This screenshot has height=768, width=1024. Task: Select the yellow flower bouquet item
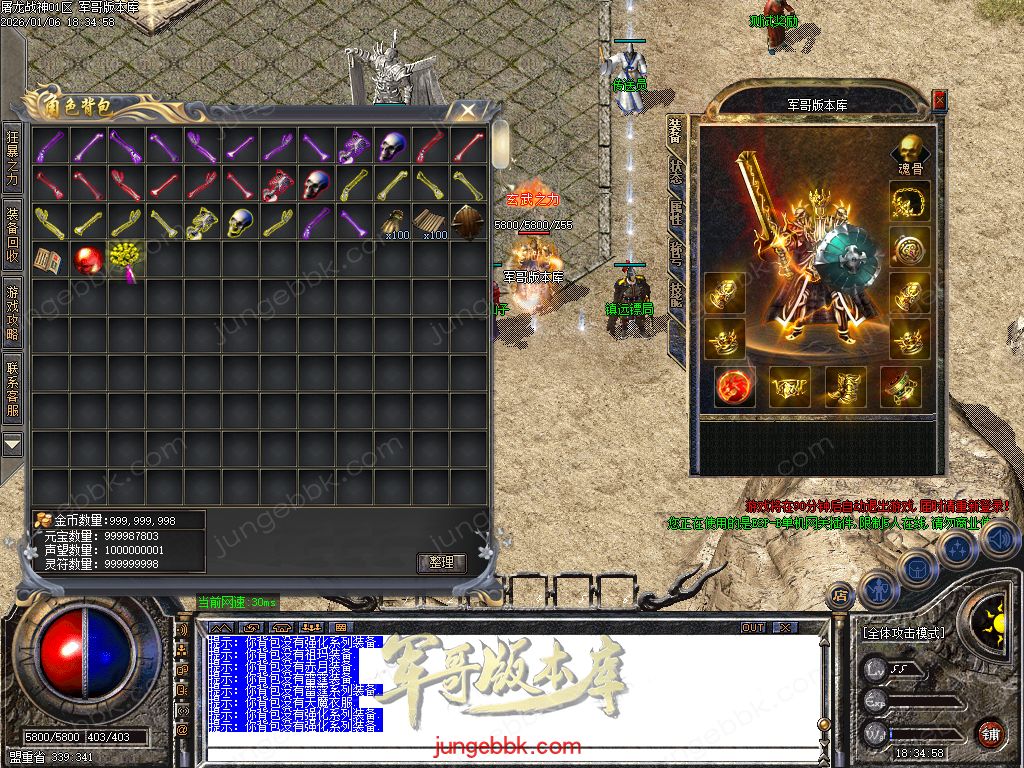[x=125, y=259]
